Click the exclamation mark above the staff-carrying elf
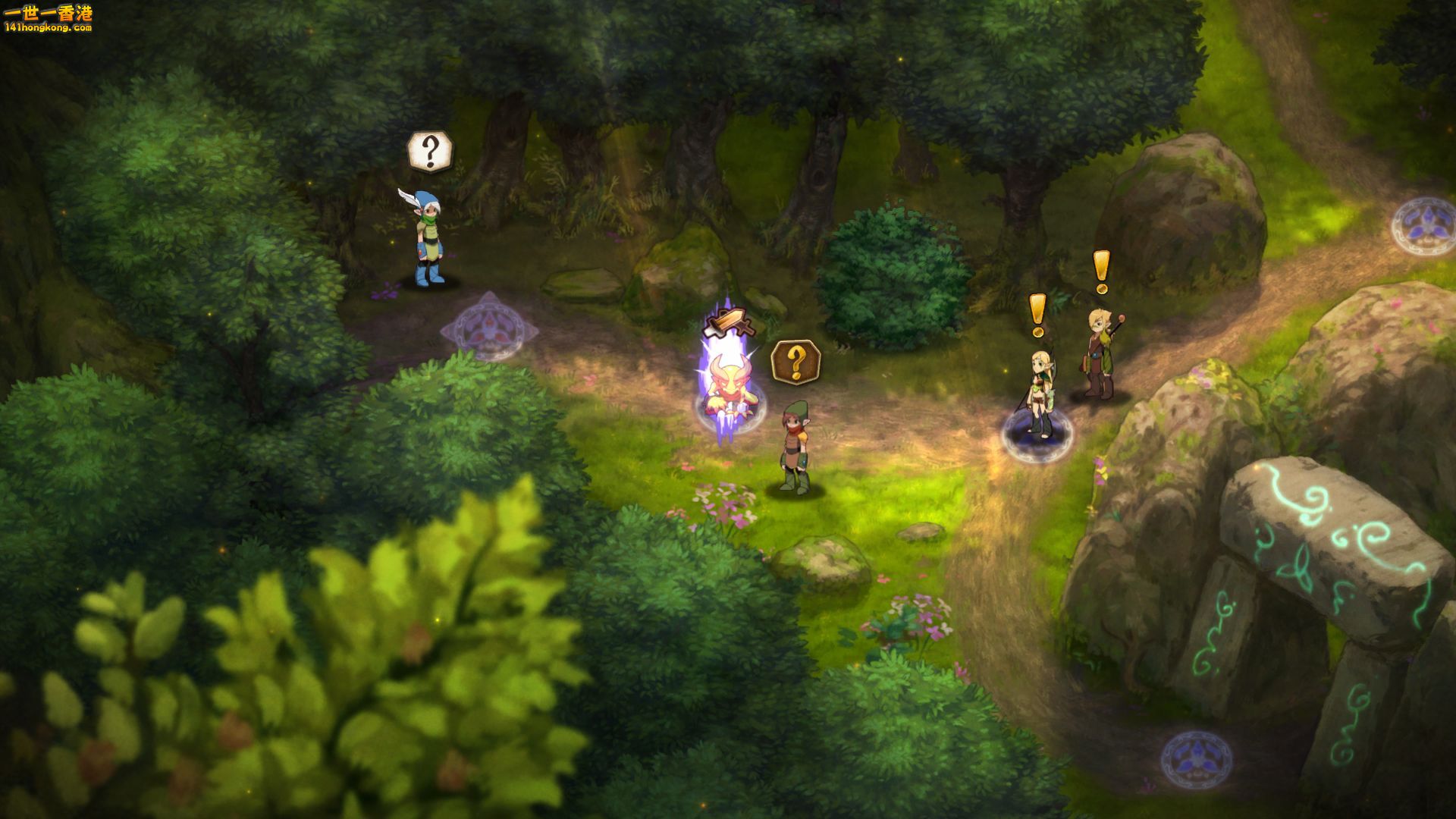Viewport: 1456px width, 819px height. tap(1101, 271)
